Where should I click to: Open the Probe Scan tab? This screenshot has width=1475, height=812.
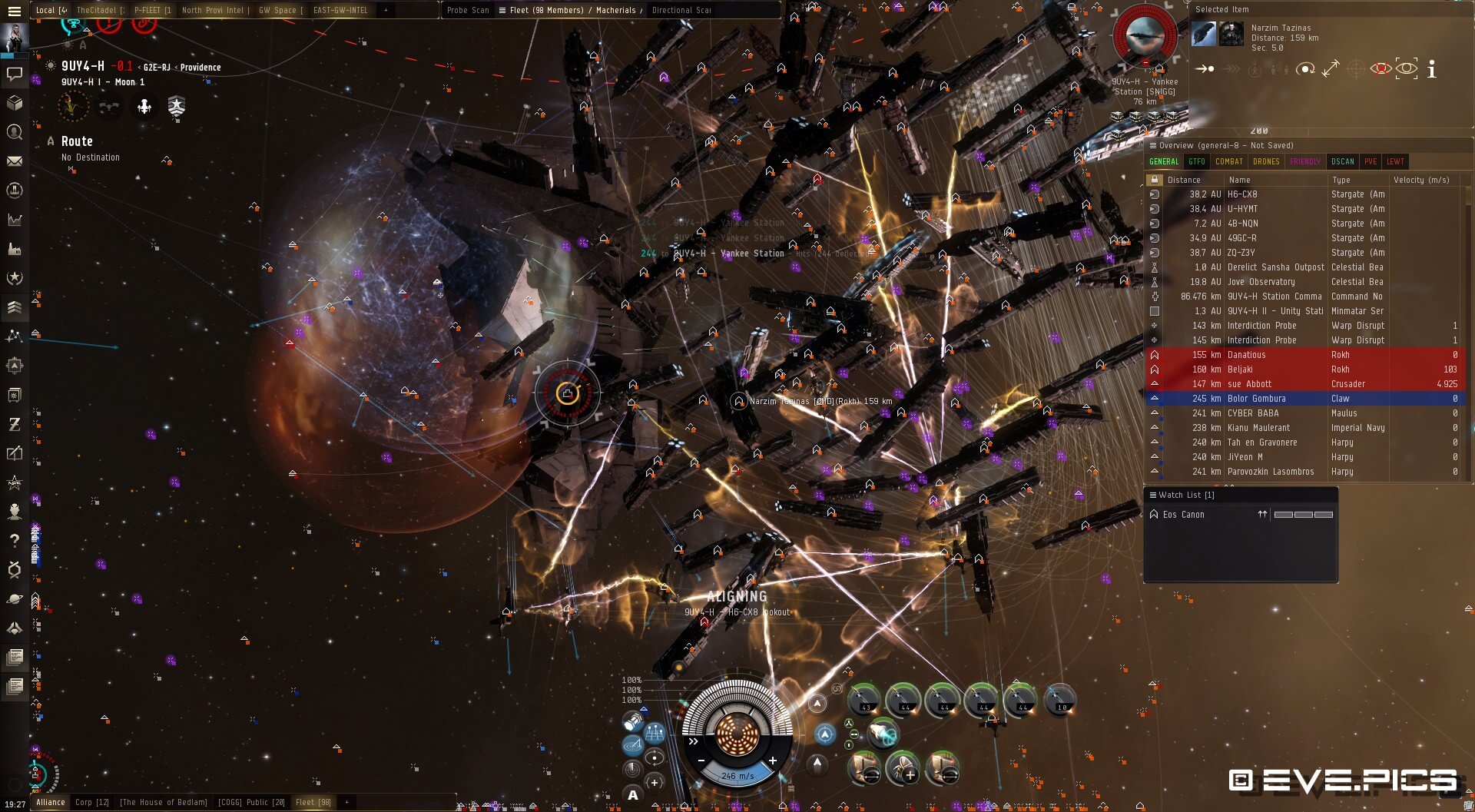[x=468, y=10]
